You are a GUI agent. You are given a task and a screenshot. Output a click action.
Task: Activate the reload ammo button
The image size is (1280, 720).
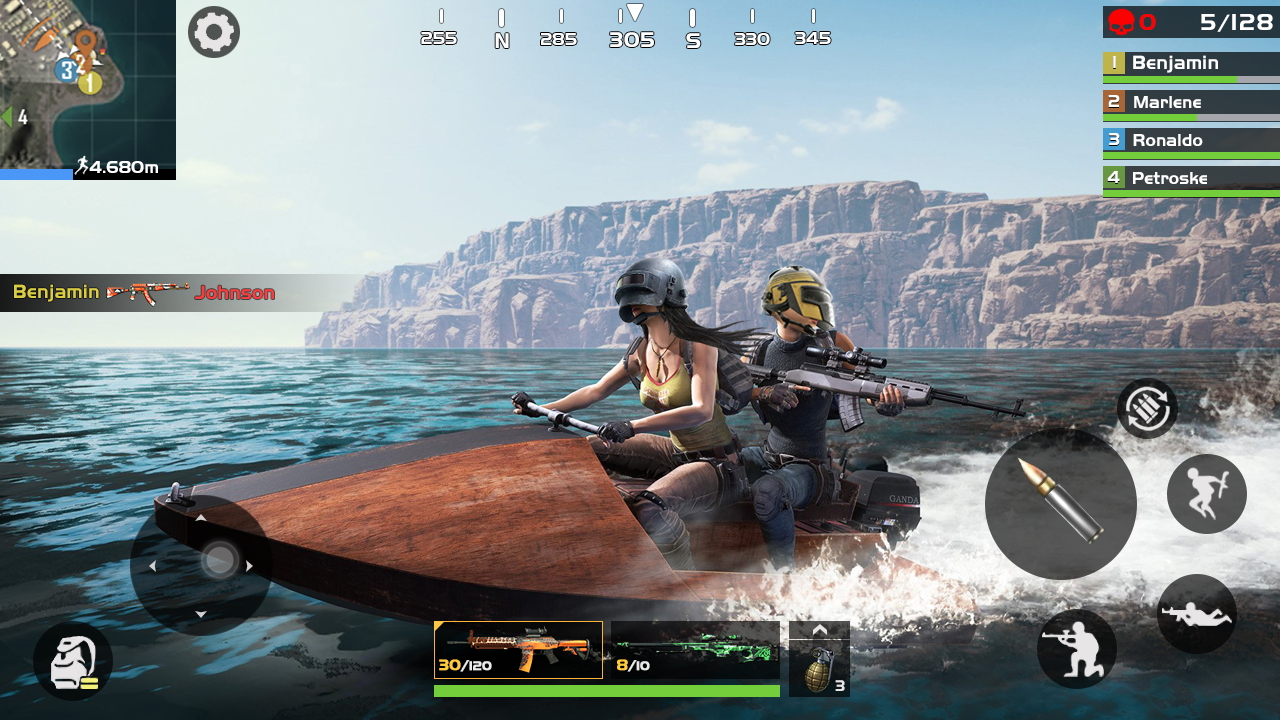pos(1147,409)
